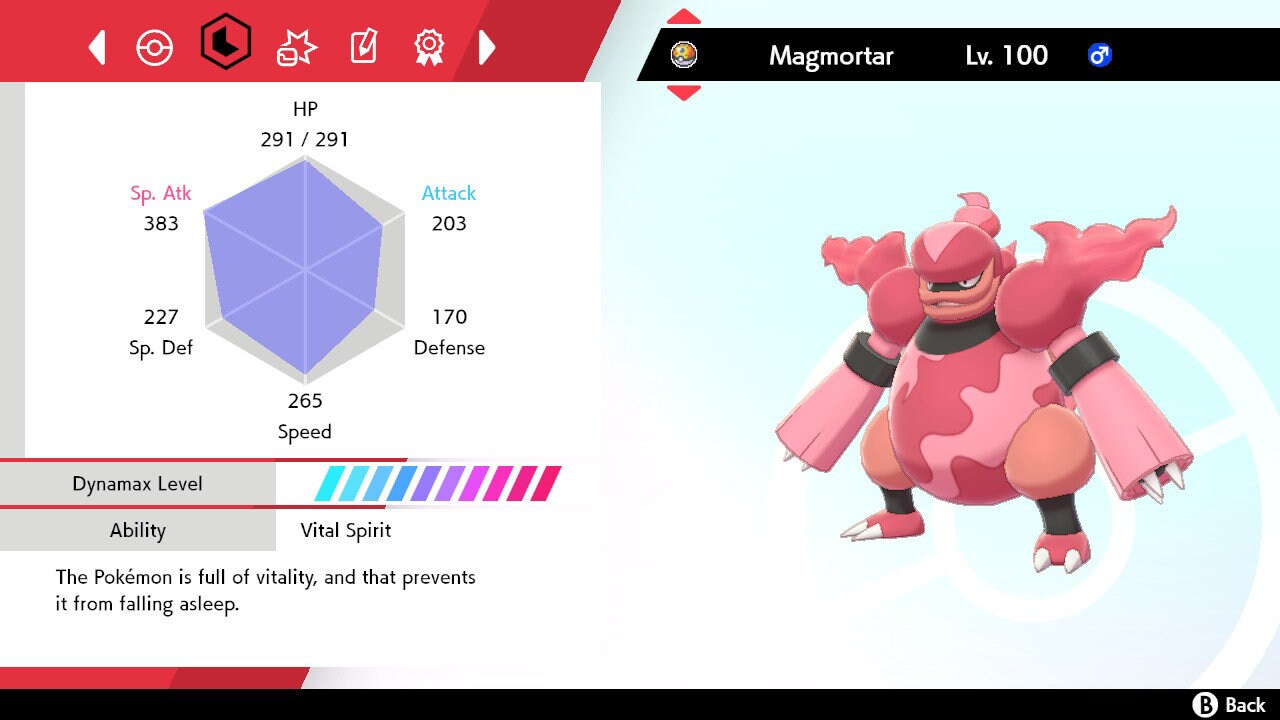Click the Dynamax Level label

point(138,483)
